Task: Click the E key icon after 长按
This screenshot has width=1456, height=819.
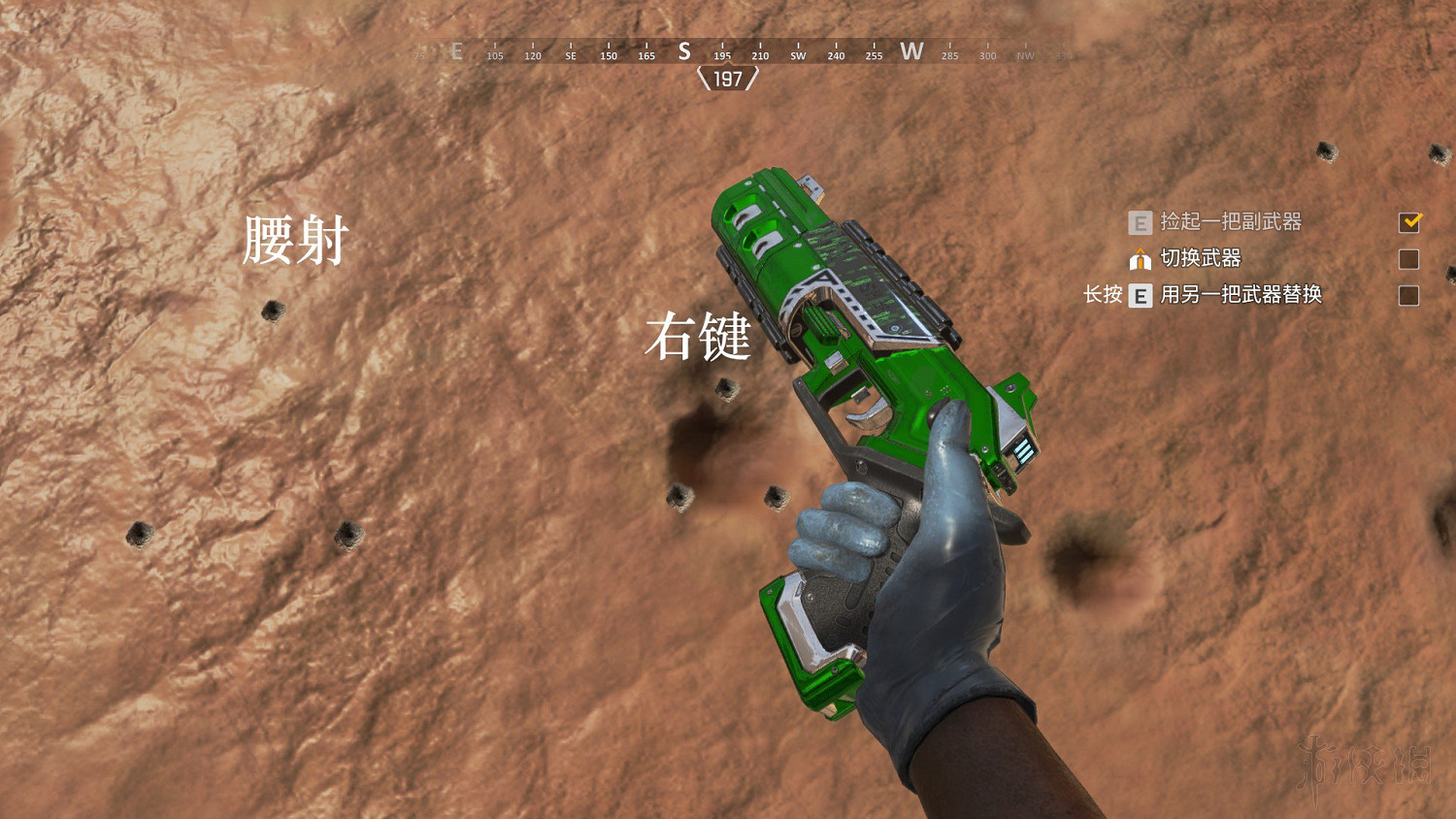Action: [x=1140, y=295]
